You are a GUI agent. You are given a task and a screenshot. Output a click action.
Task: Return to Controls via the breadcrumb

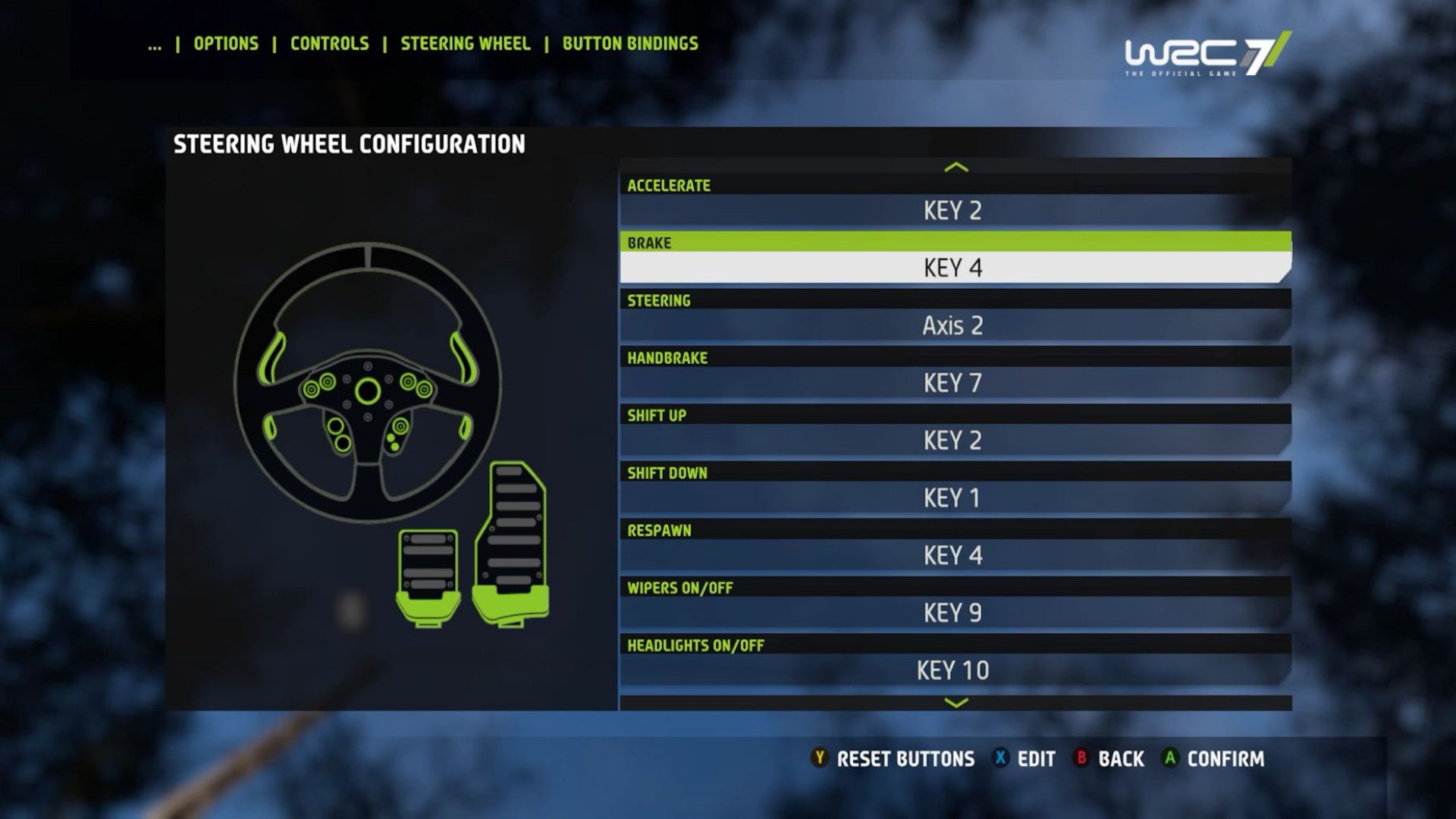click(330, 44)
